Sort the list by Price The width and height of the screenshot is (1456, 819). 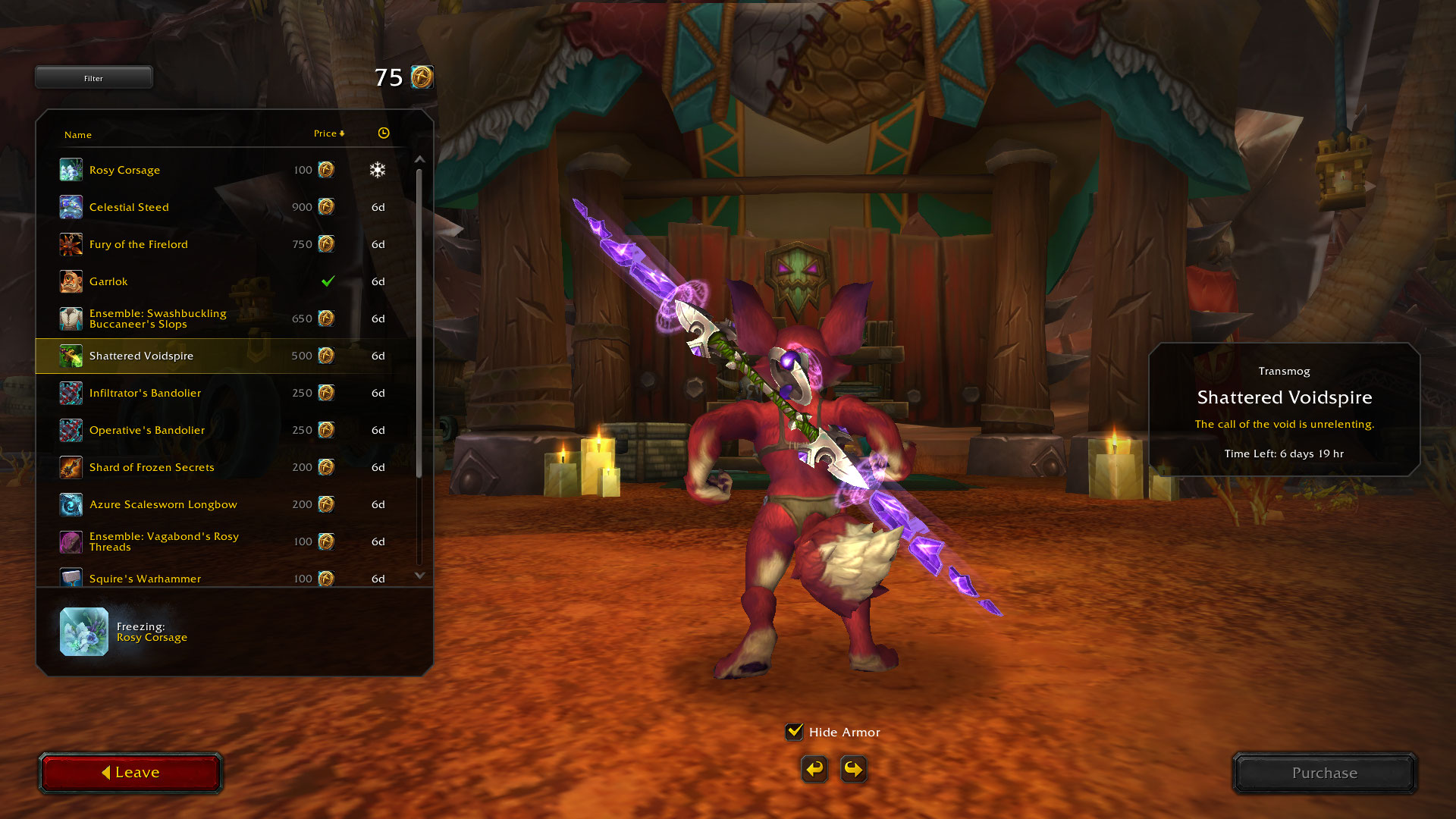click(x=328, y=133)
